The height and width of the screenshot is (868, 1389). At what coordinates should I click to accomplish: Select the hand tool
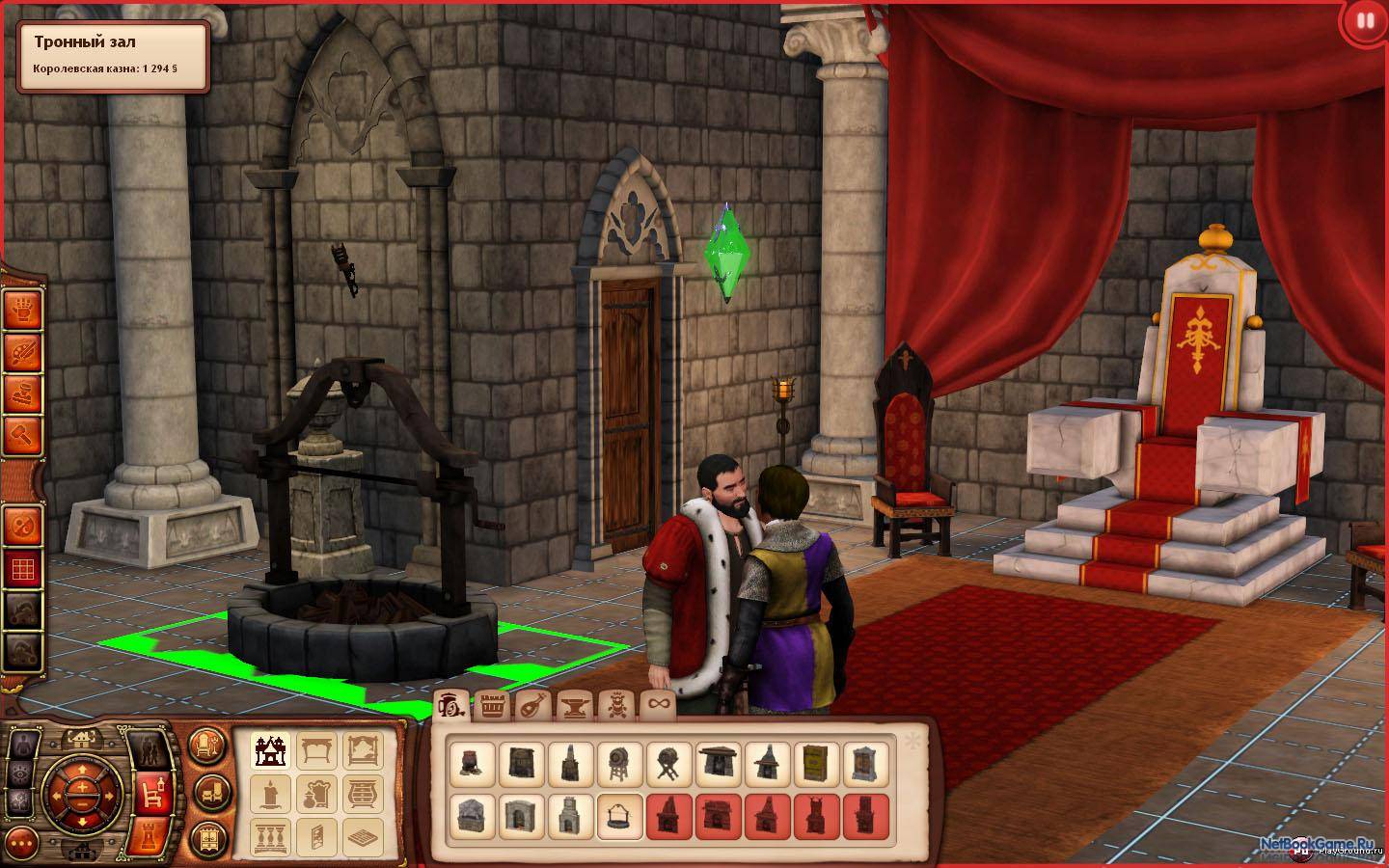(x=23, y=311)
